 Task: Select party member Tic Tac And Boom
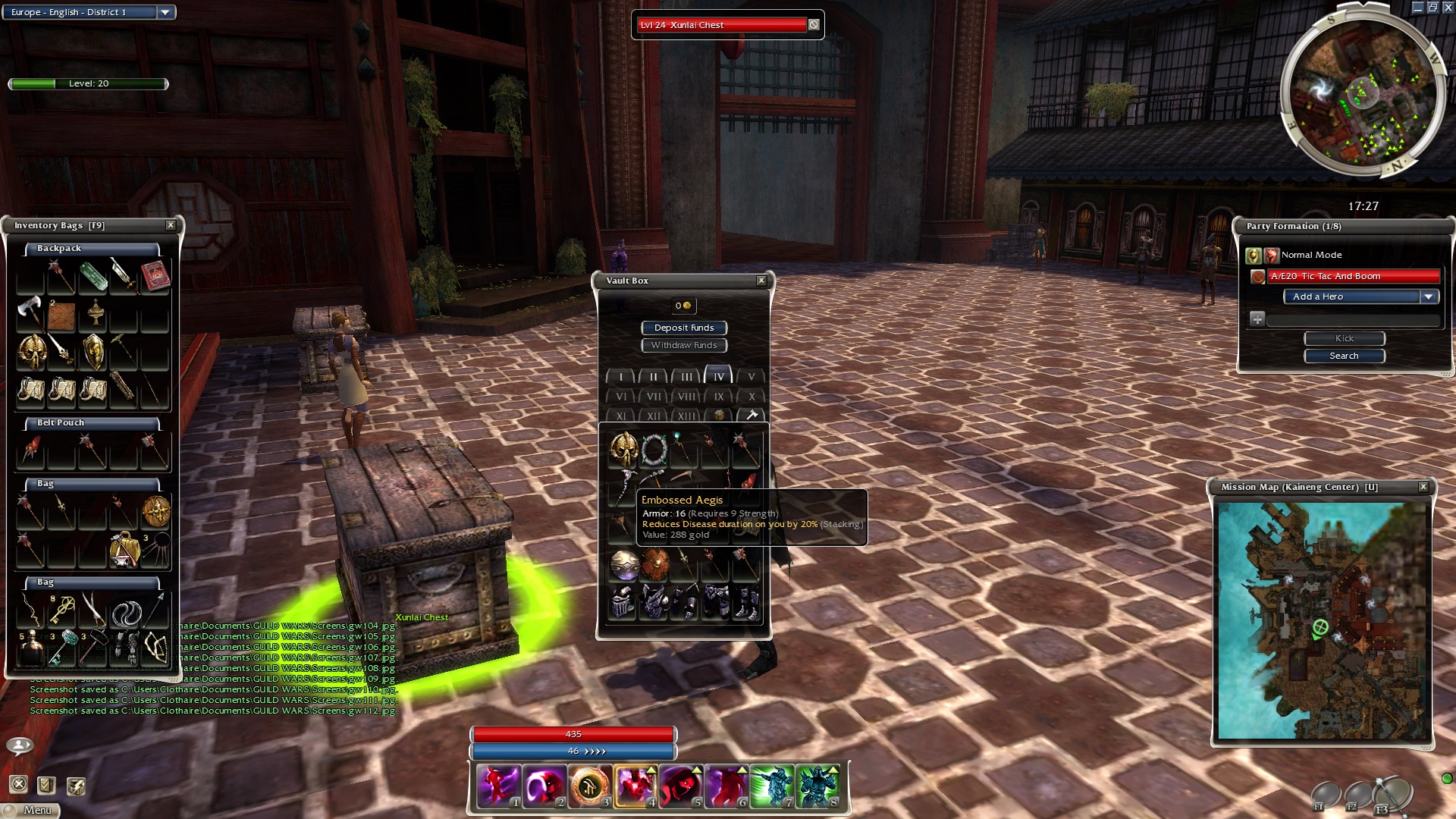click(x=1354, y=276)
